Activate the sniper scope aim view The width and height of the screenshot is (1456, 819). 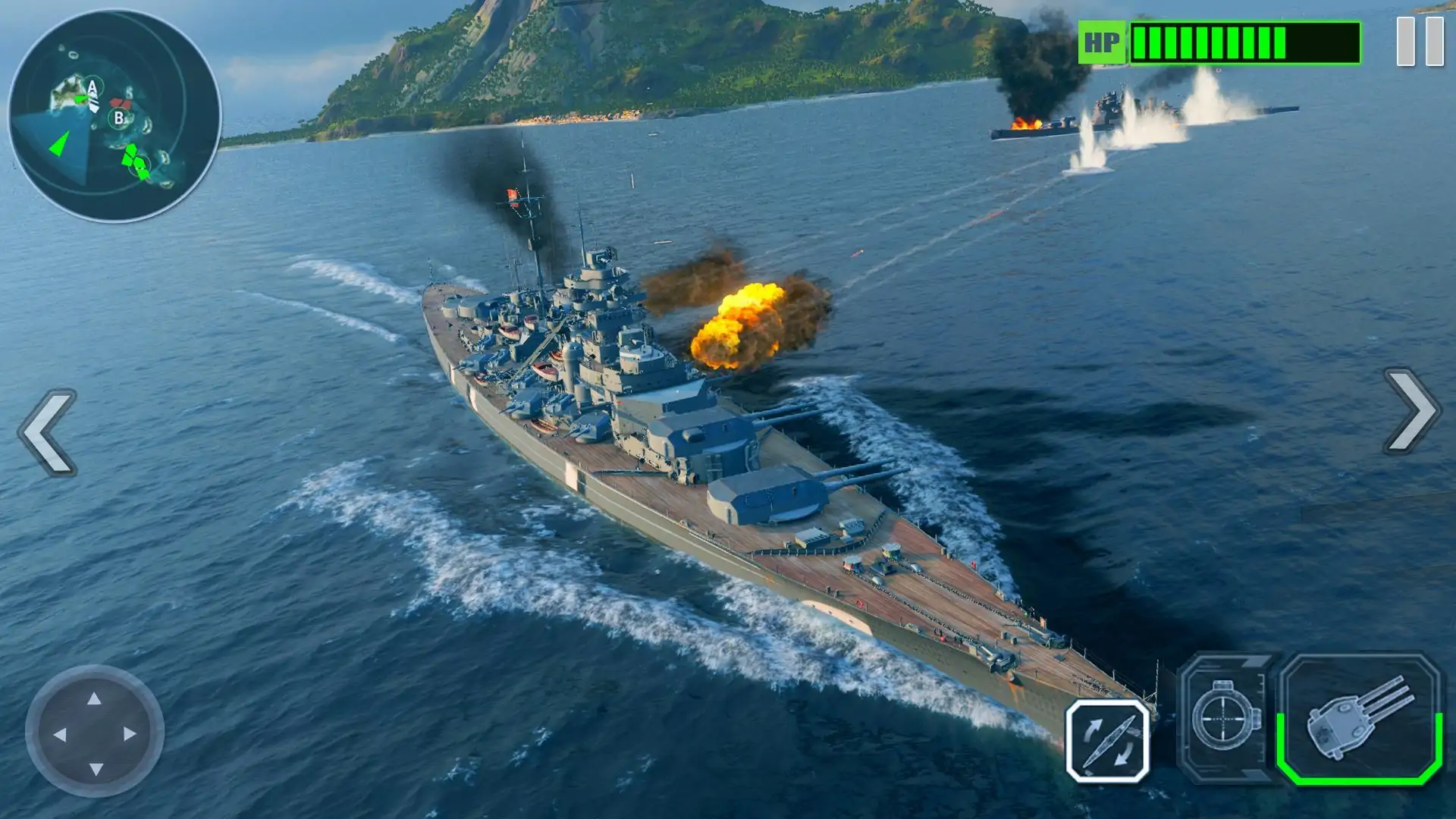click(x=1225, y=717)
